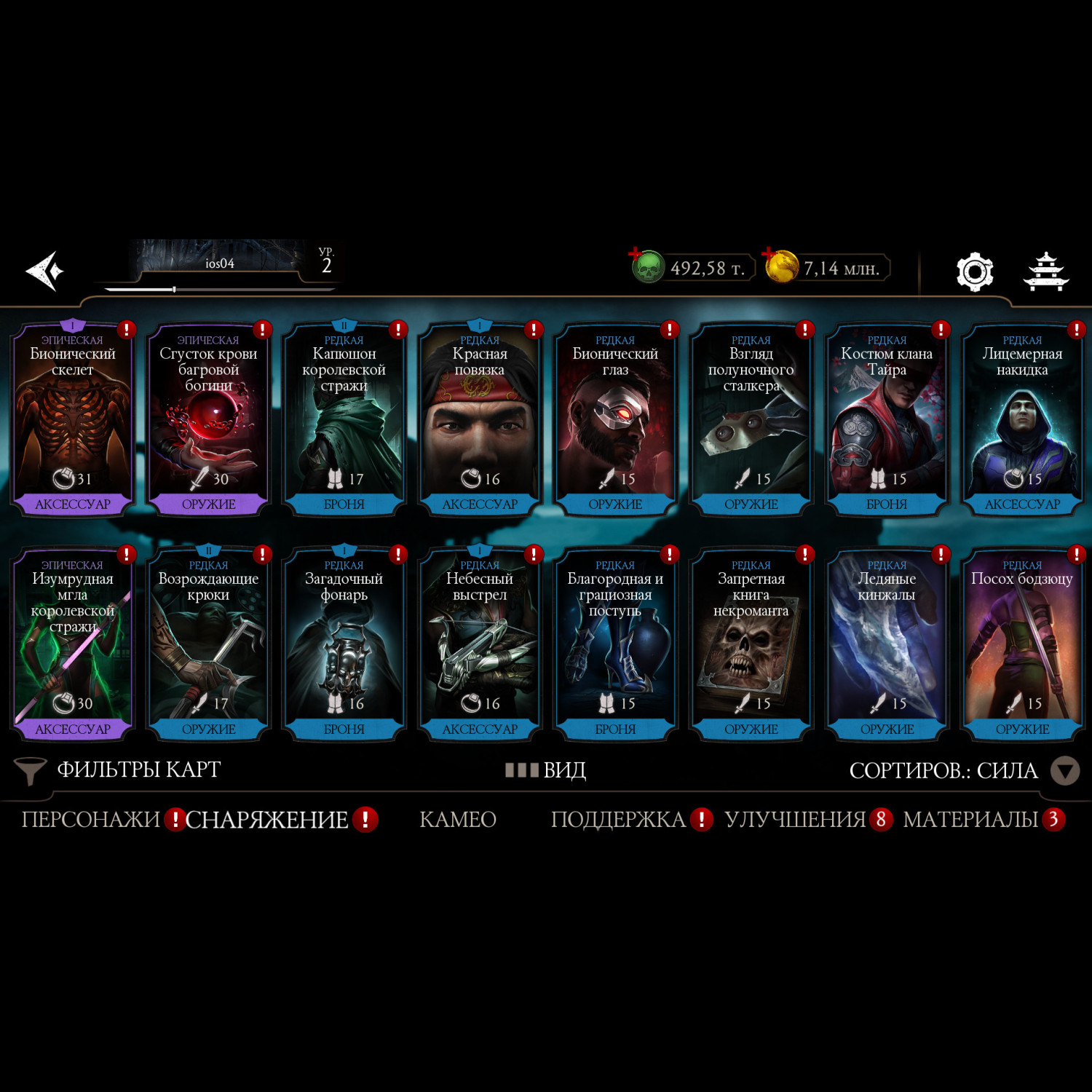This screenshot has width=1092, height=1092.
Task: Go back with the arrow button
Action: (45, 272)
